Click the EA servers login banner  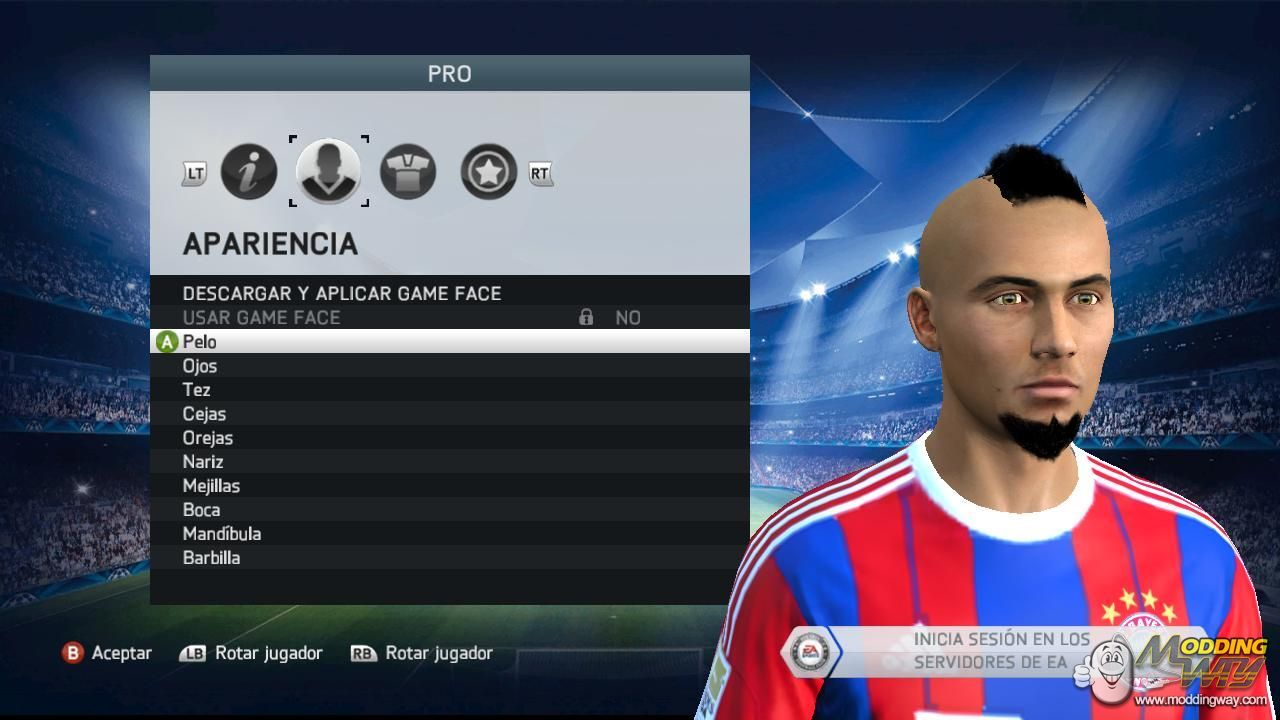960,651
